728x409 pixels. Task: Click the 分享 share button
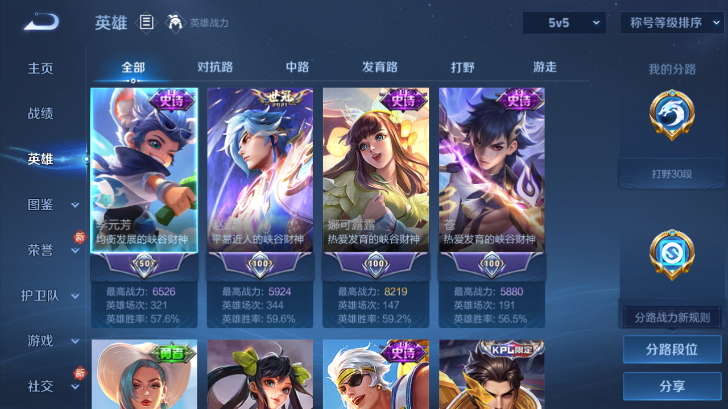coord(672,386)
